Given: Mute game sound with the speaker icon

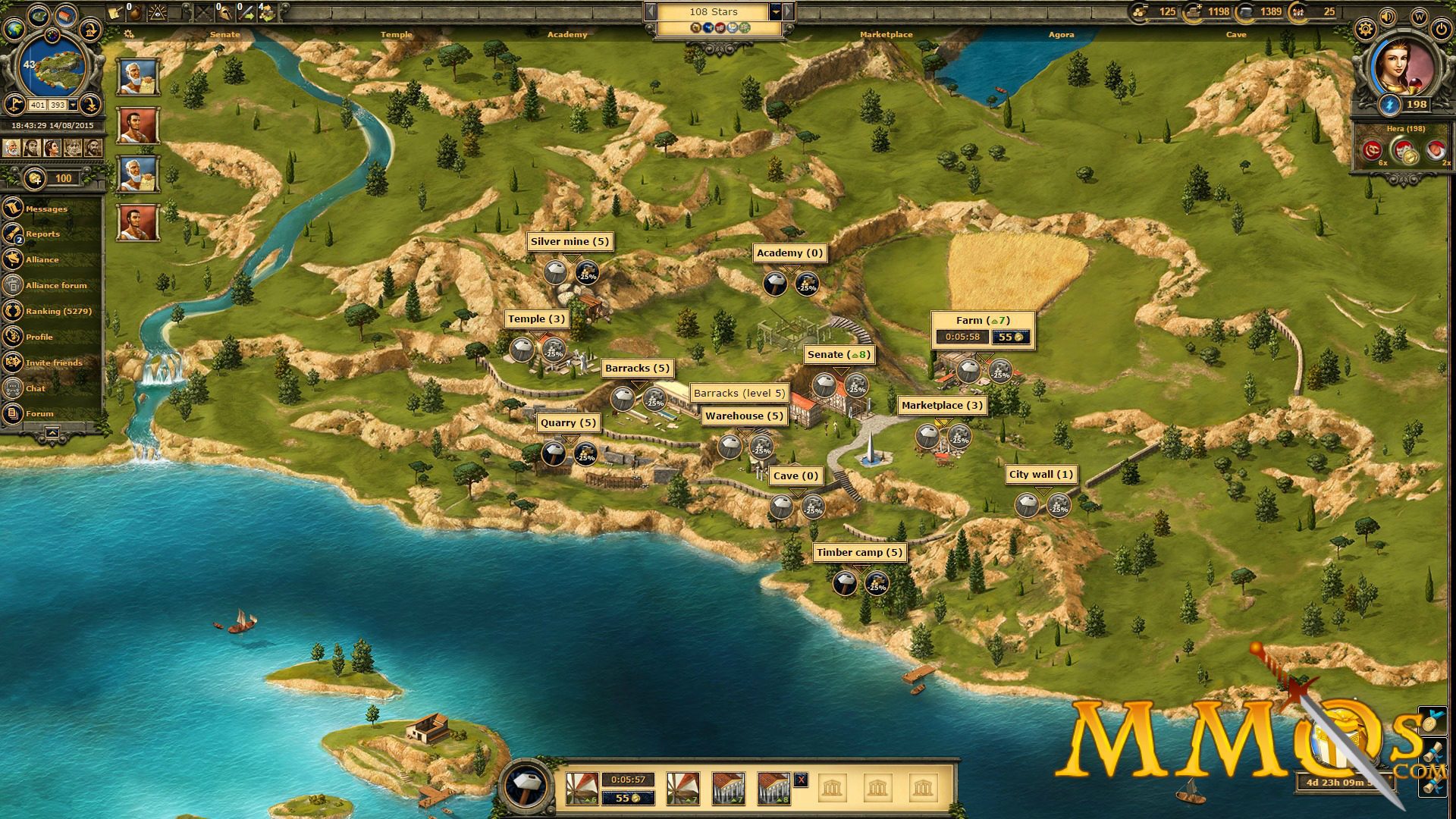Looking at the screenshot, I should click(1387, 16).
